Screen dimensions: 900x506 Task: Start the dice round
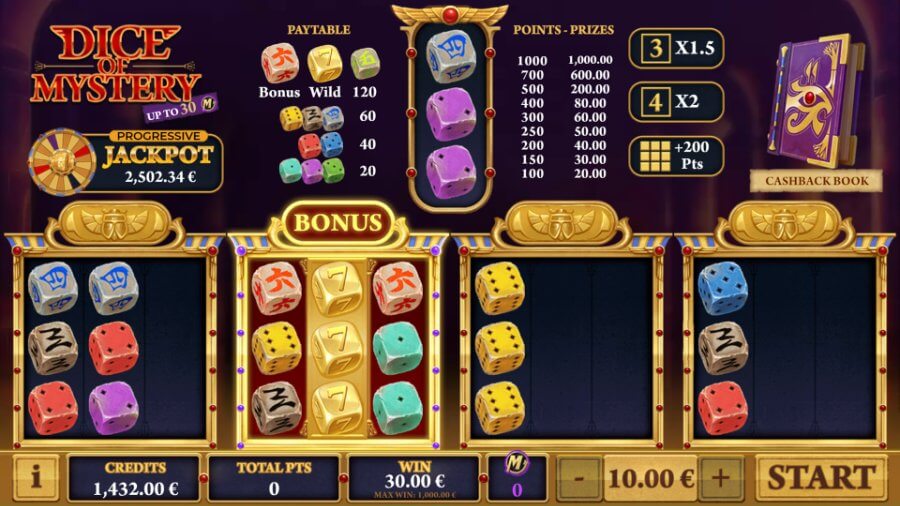click(x=820, y=477)
